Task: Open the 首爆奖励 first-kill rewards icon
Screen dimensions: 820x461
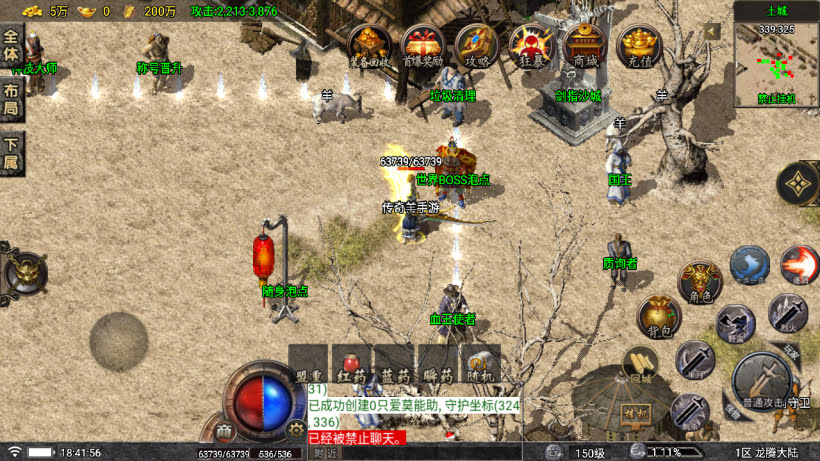Action: pos(422,46)
